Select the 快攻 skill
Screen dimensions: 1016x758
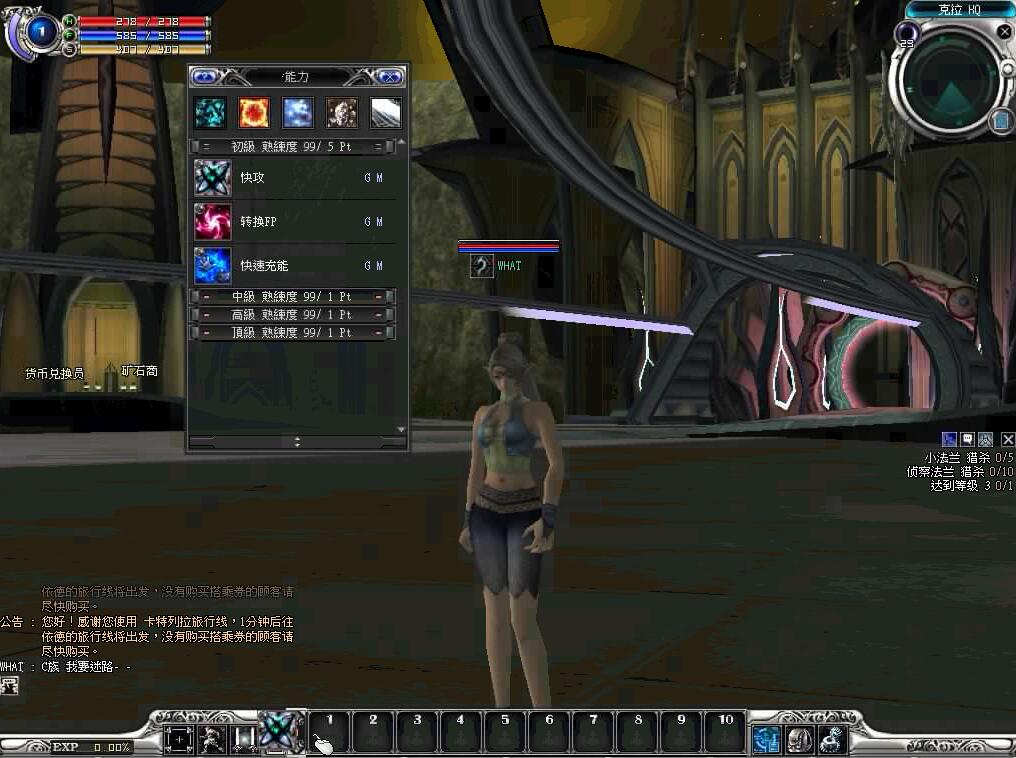click(213, 178)
